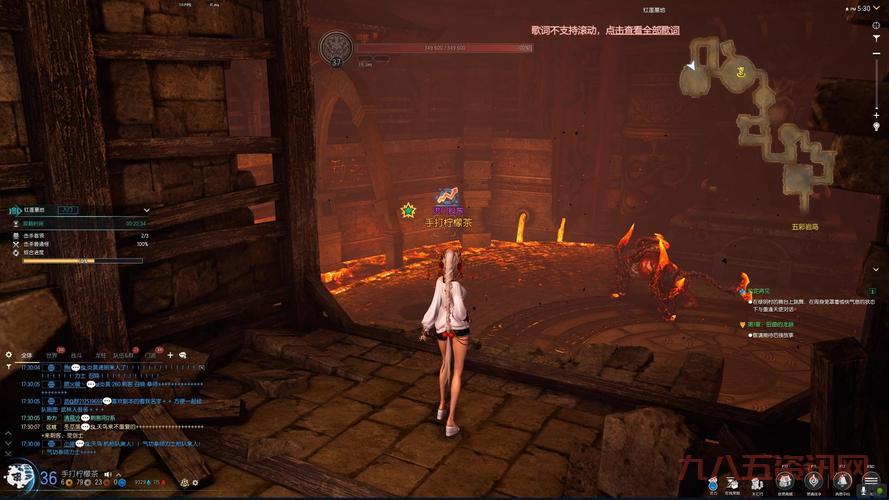Open the 世界 chat channel tab
Image resolution: width=889 pixels, height=500 pixels.
[52, 355]
